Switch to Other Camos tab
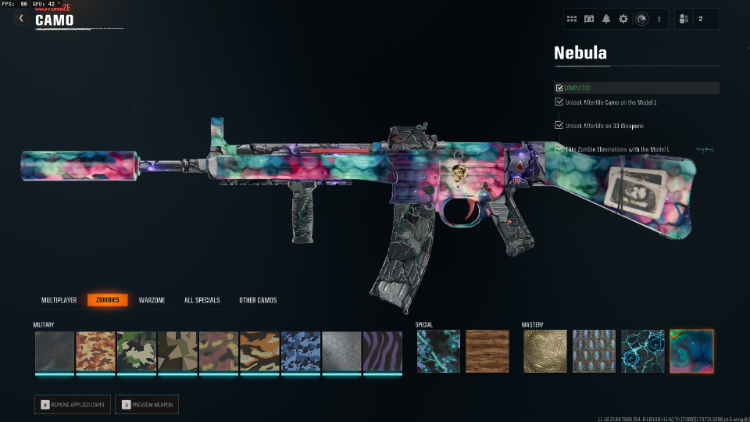The height and width of the screenshot is (422, 750). (x=258, y=300)
